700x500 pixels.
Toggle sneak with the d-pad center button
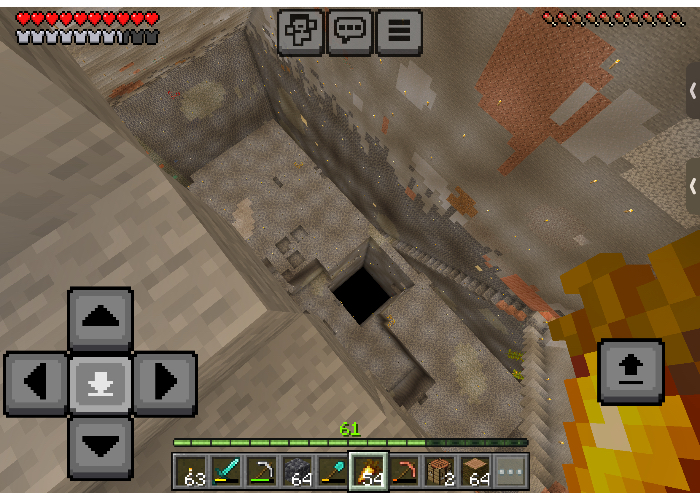click(x=100, y=383)
